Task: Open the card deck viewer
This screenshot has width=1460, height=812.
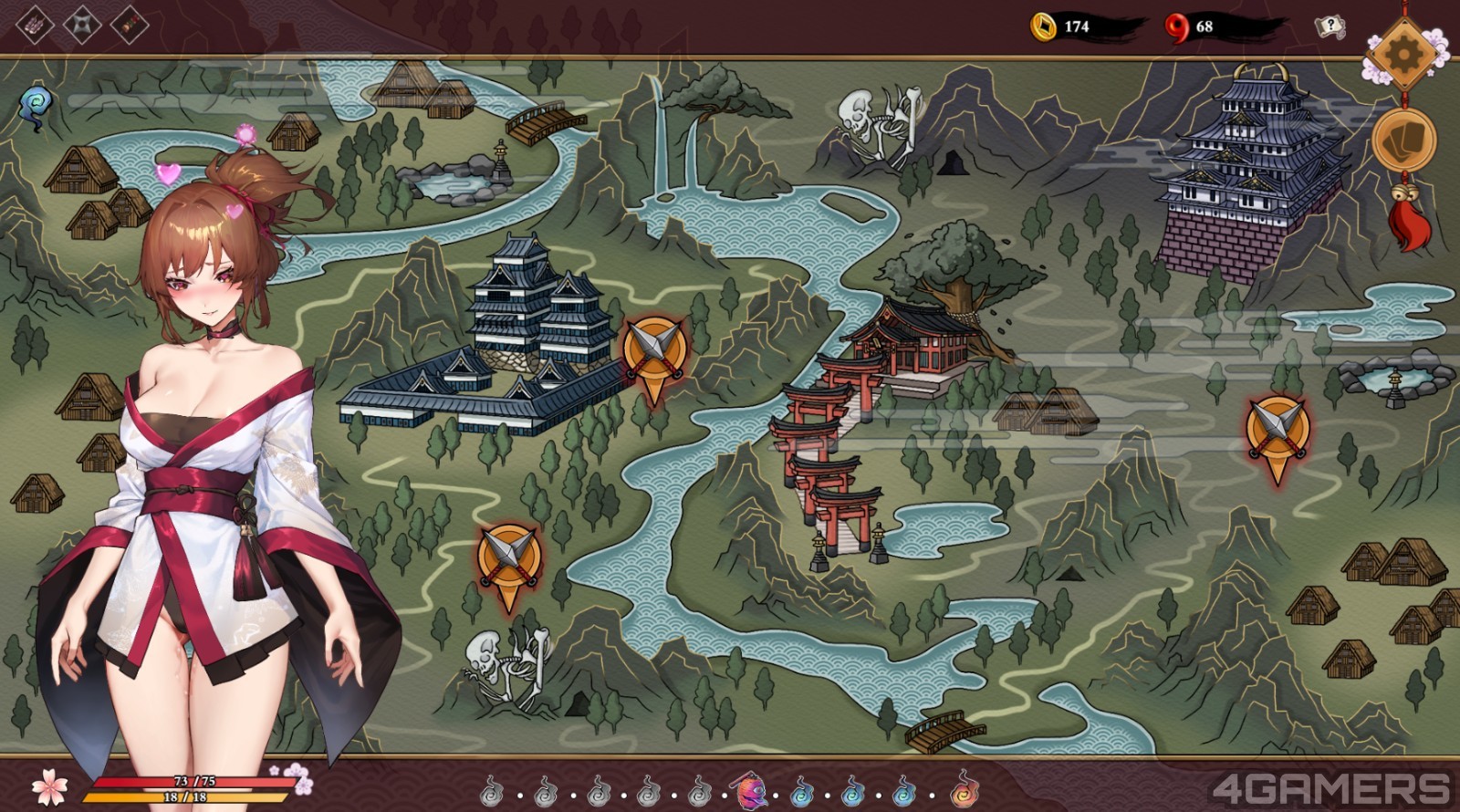Action: (1403, 140)
